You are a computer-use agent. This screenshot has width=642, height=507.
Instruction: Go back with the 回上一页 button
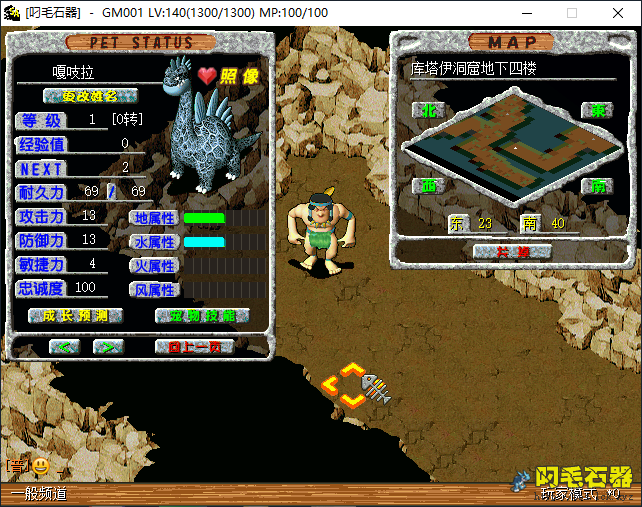[194, 346]
